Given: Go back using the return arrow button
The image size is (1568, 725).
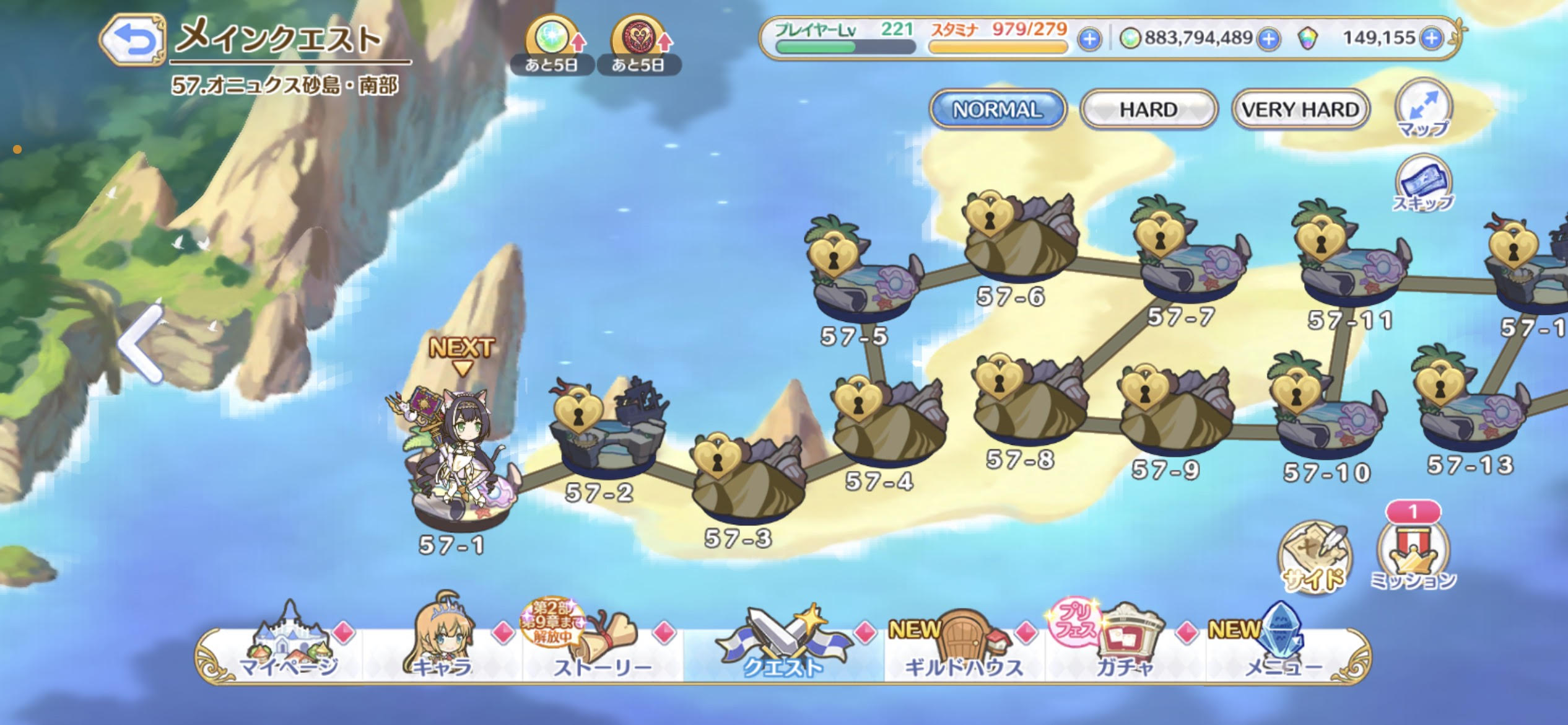Looking at the screenshot, I should [133, 40].
